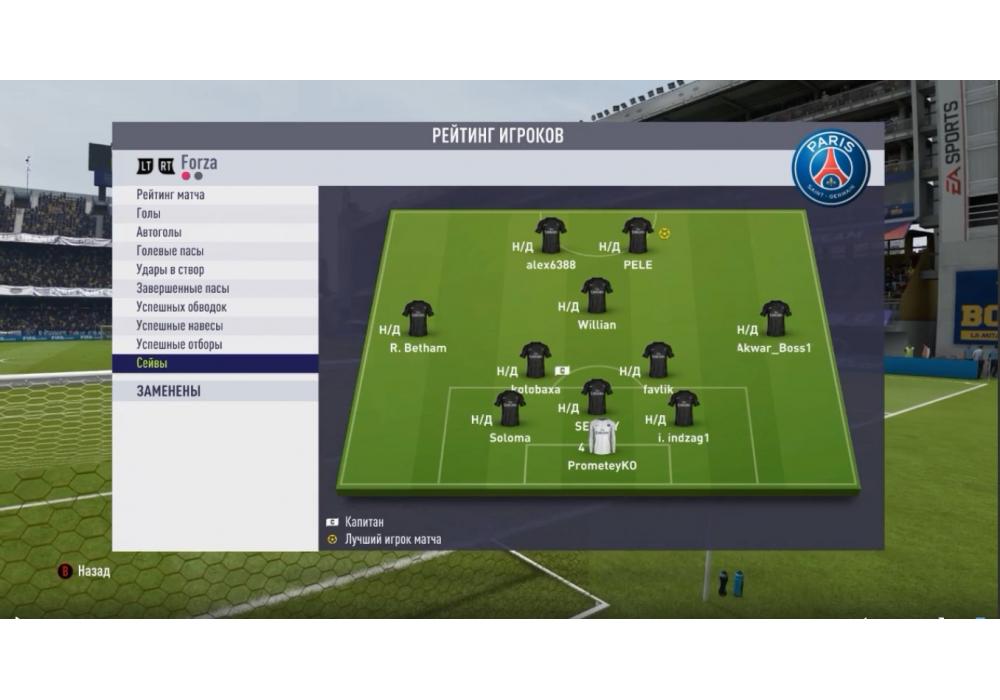The height and width of the screenshot is (700, 1000).
Task: Select player alex6388 on the pitch
Action: coord(551,237)
